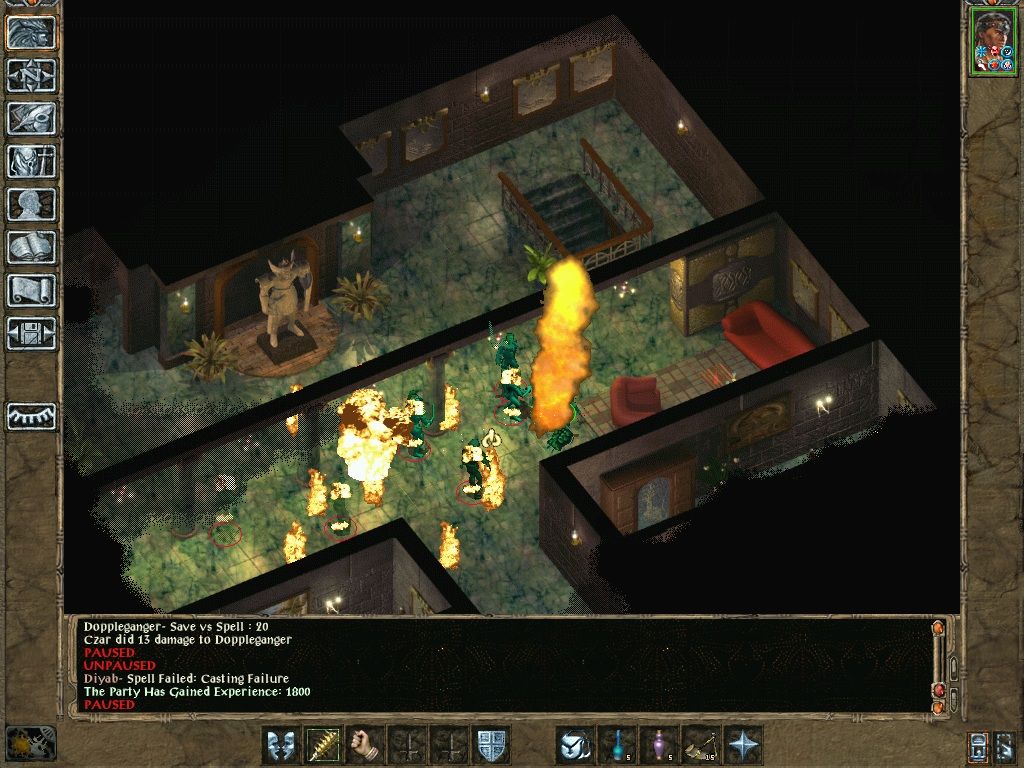This screenshot has width=1024, height=768.
Task: Use the blue potion quick item
Action: [617, 745]
